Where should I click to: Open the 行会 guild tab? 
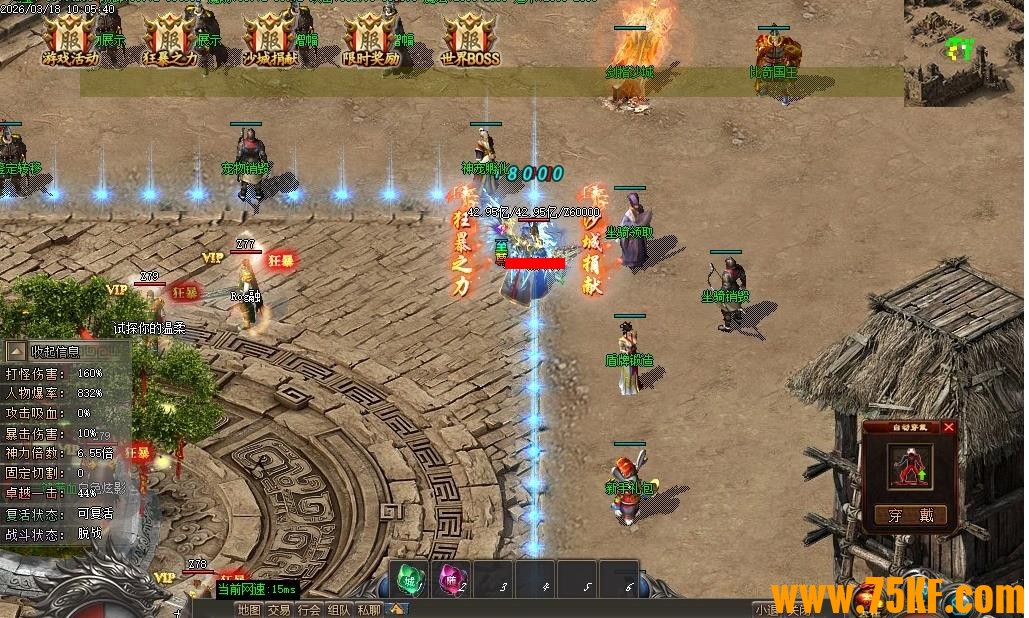[309, 609]
